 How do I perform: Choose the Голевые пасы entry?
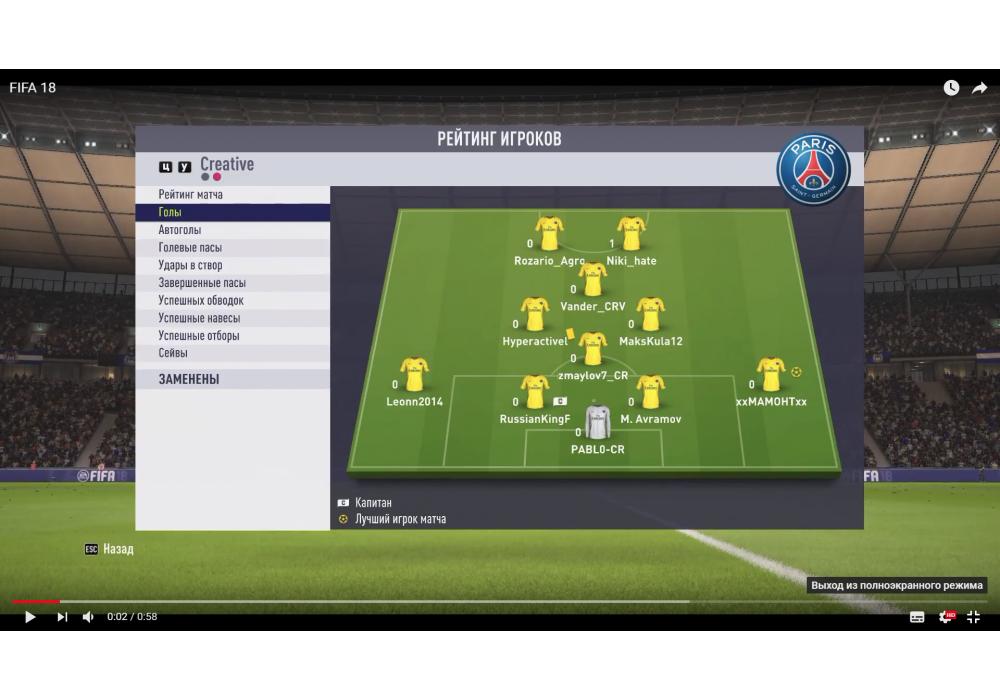click(190, 248)
